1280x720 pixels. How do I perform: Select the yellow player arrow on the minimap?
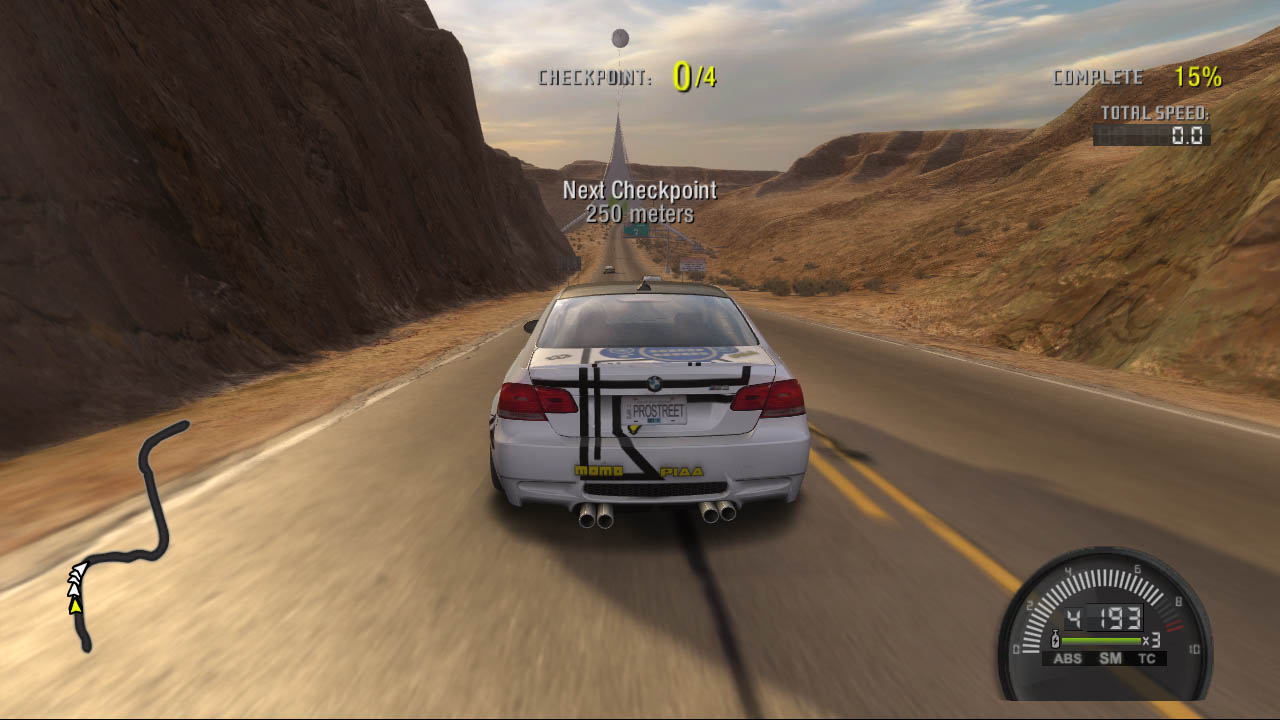(x=75, y=604)
